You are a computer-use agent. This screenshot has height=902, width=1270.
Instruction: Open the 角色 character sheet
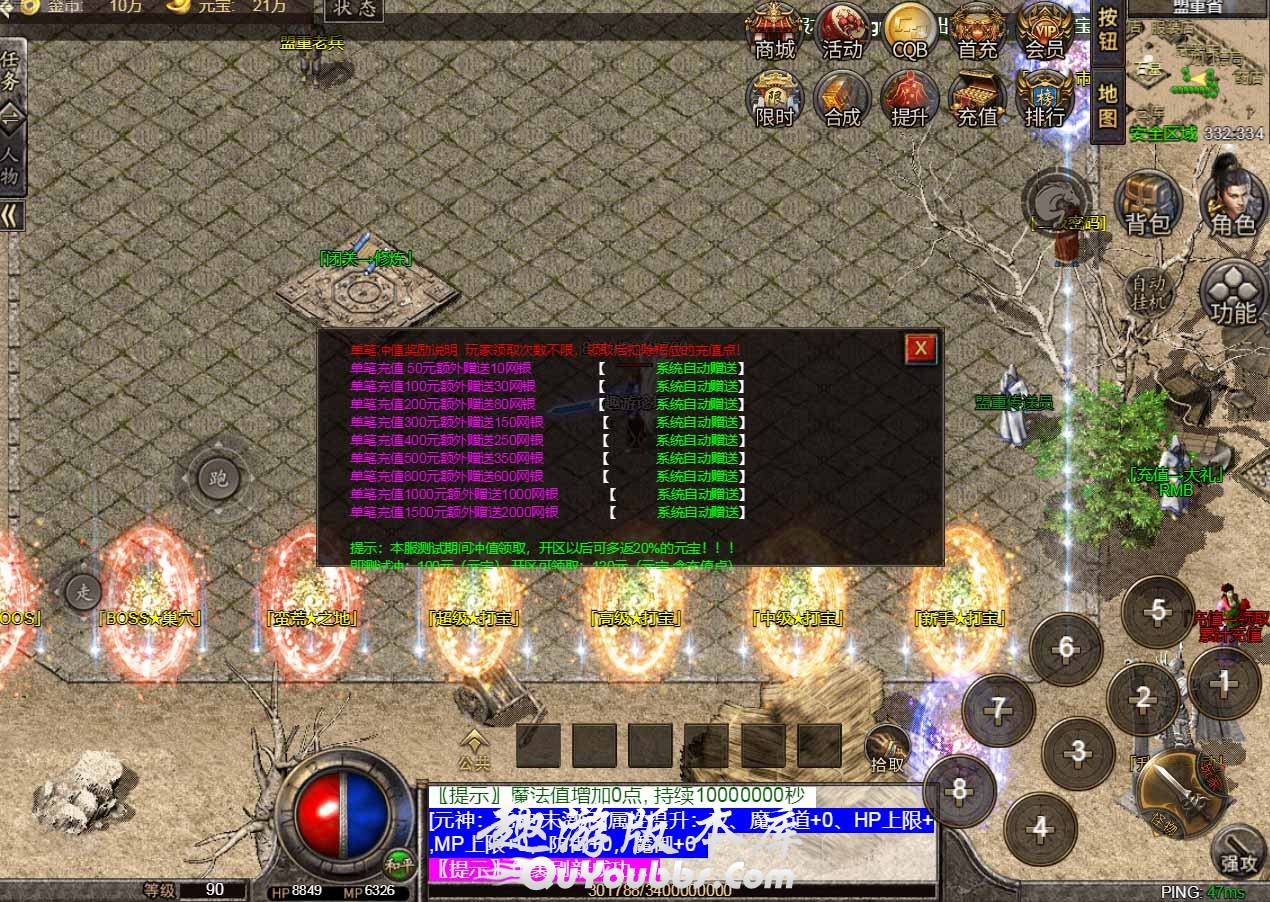(1233, 205)
